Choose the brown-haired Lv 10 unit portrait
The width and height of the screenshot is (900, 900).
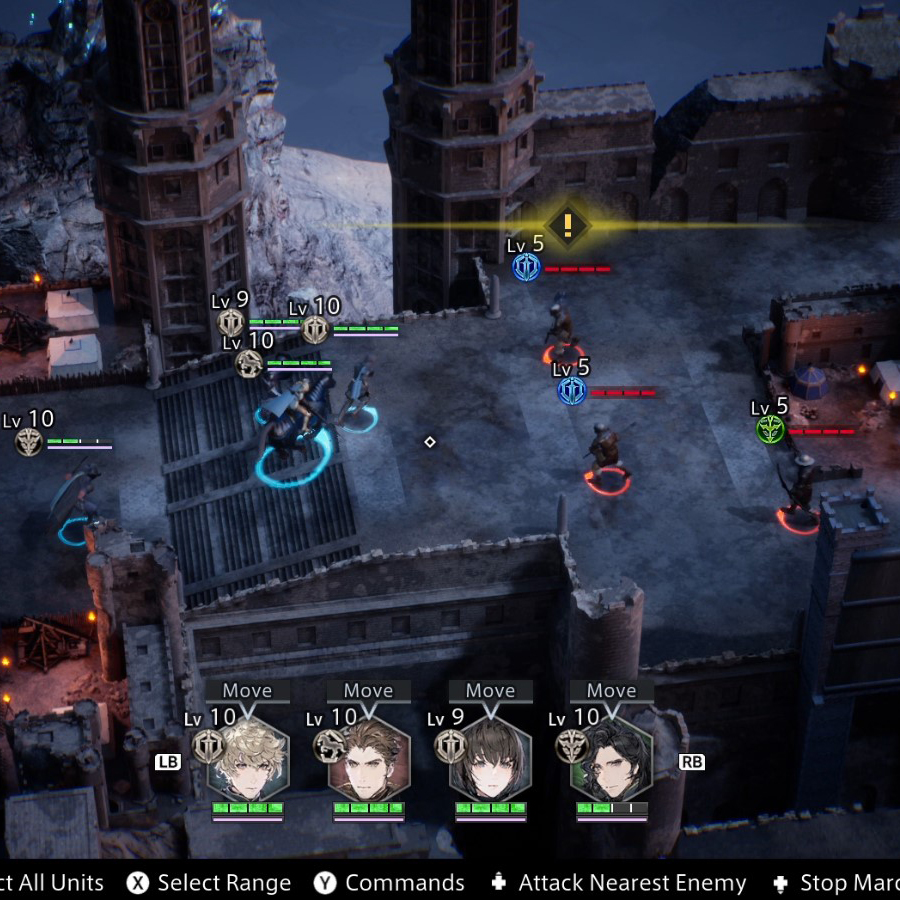pyautogui.click(x=370, y=758)
